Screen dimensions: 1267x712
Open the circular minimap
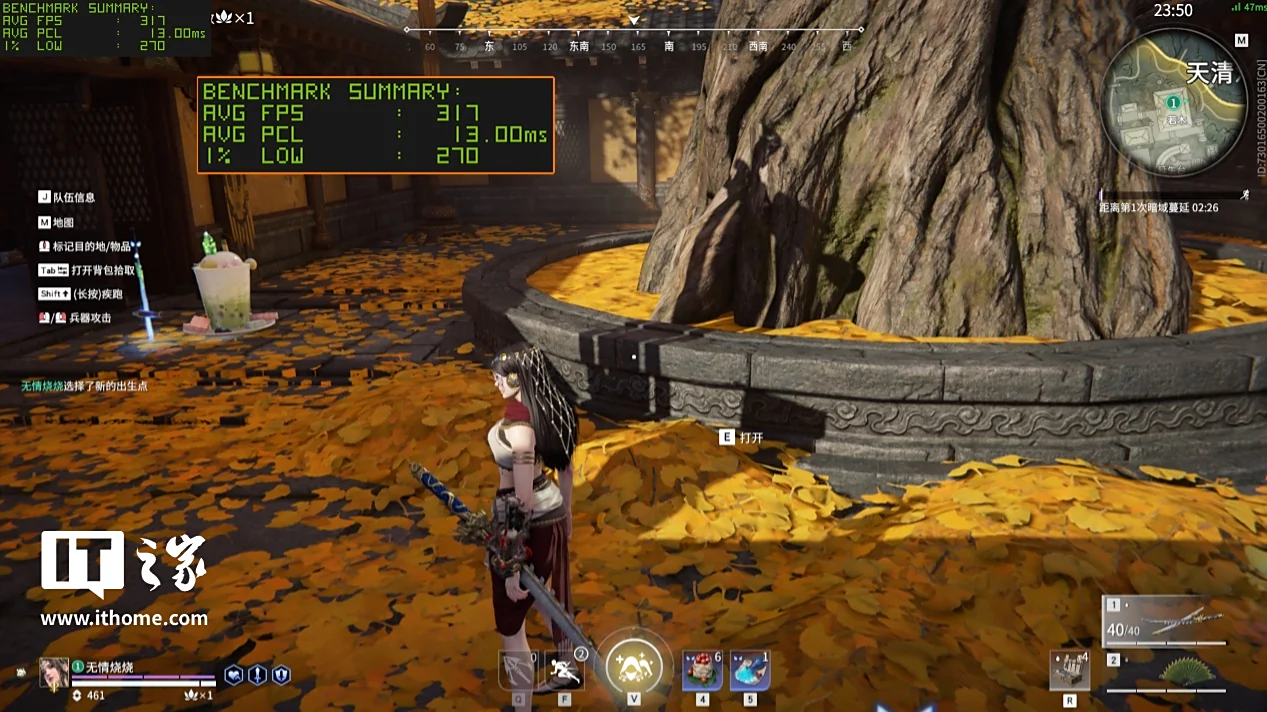[x=1173, y=104]
